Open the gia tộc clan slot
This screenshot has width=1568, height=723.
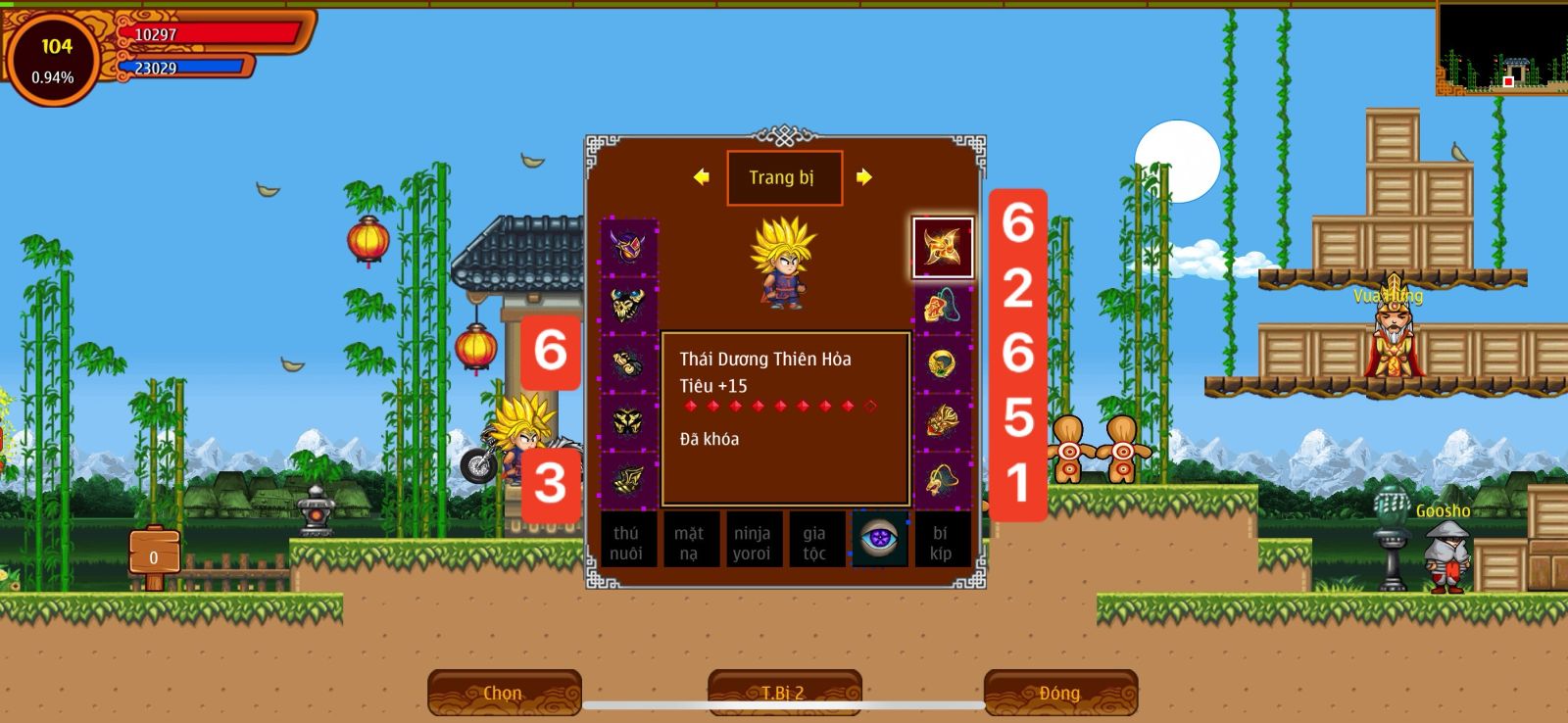click(815, 540)
